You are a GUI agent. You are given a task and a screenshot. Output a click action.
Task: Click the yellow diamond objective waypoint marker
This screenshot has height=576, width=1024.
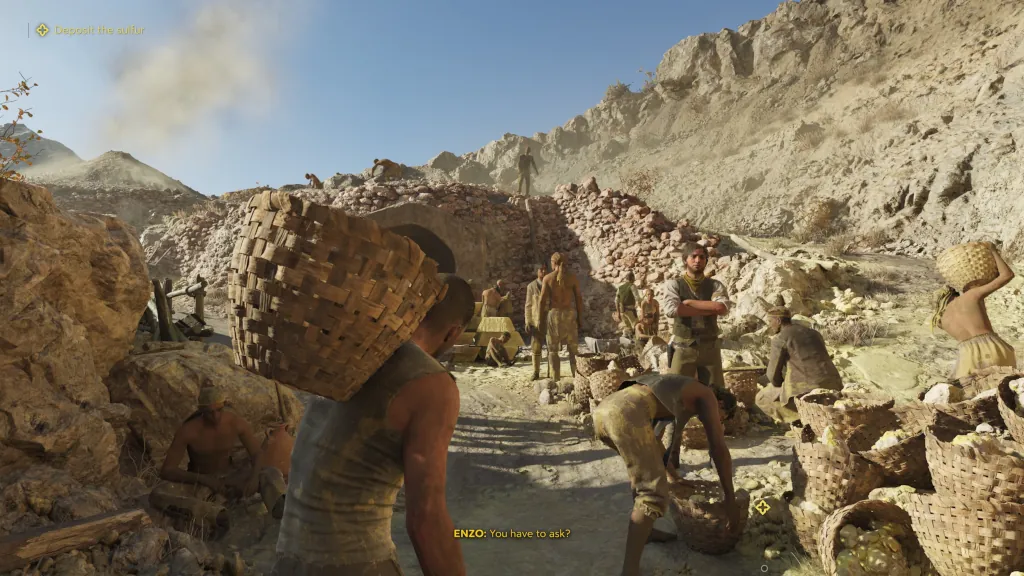pyautogui.click(x=762, y=506)
